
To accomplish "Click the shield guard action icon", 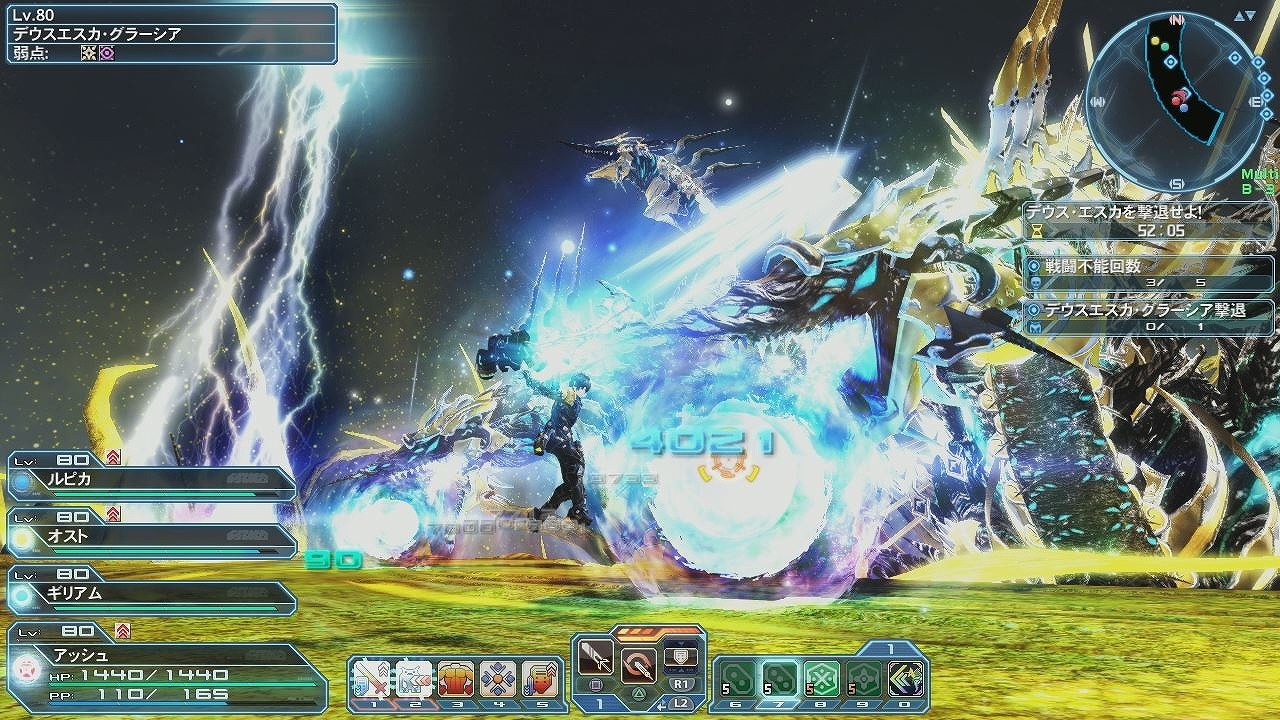I will tap(682, 656).
